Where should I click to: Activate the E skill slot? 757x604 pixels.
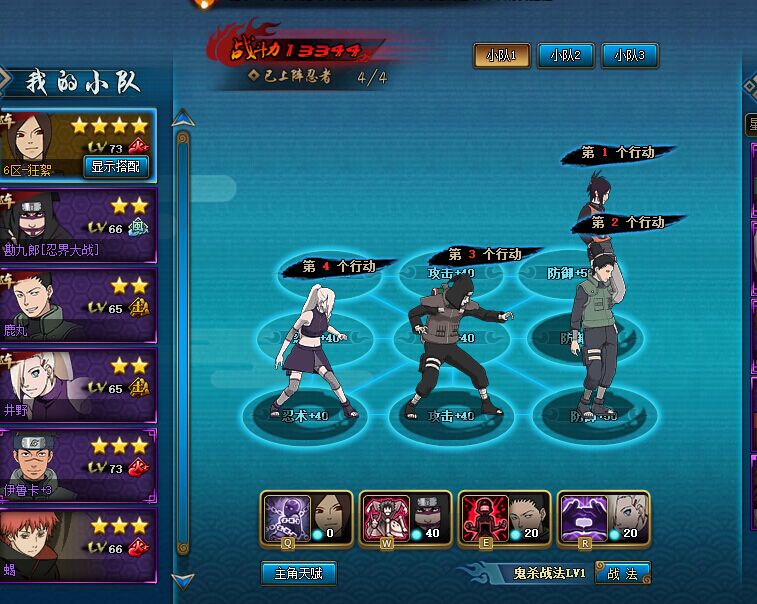tap(504, 518)
